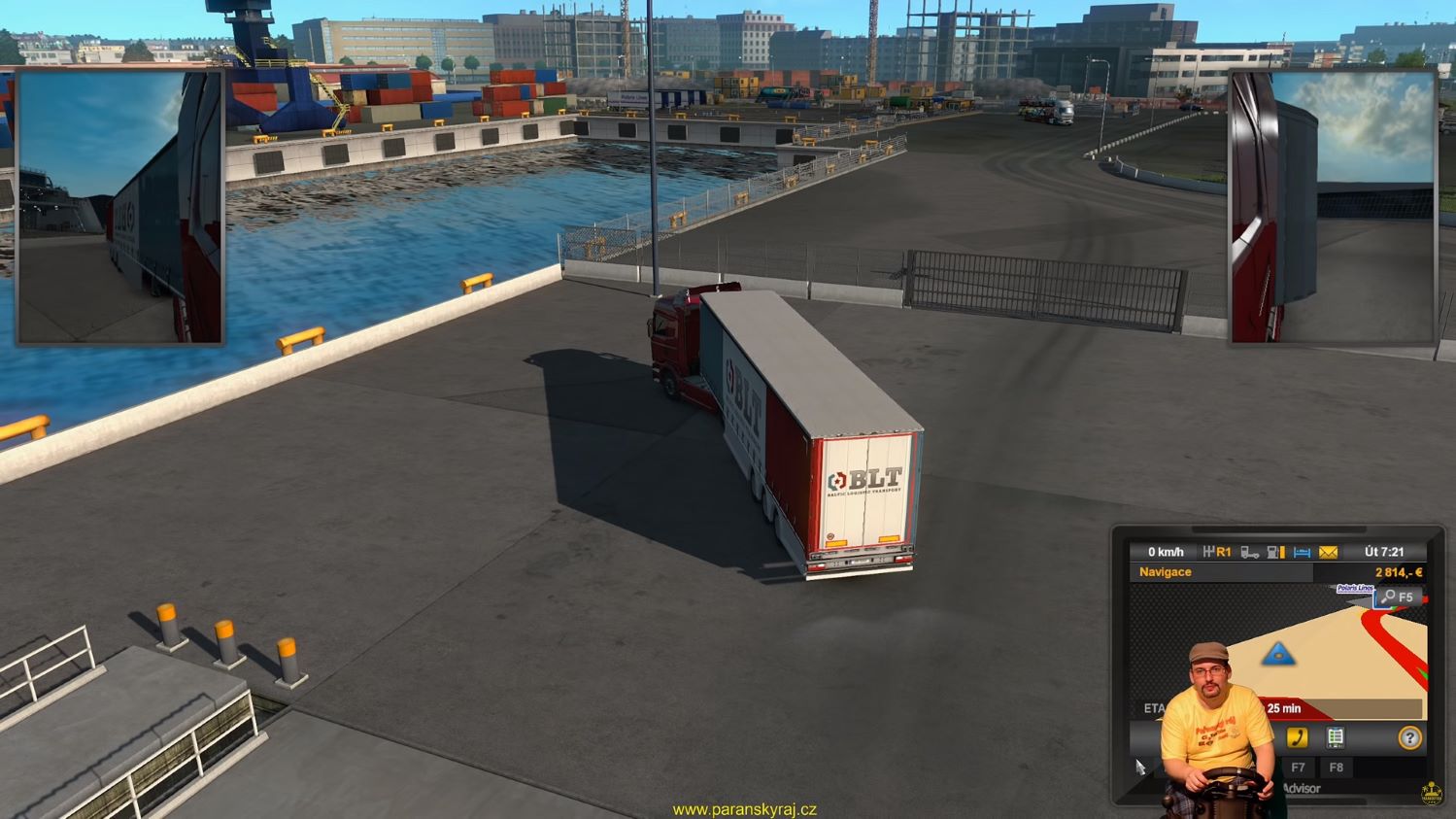Open the job list panel icon

click(x=1336, y=738)
